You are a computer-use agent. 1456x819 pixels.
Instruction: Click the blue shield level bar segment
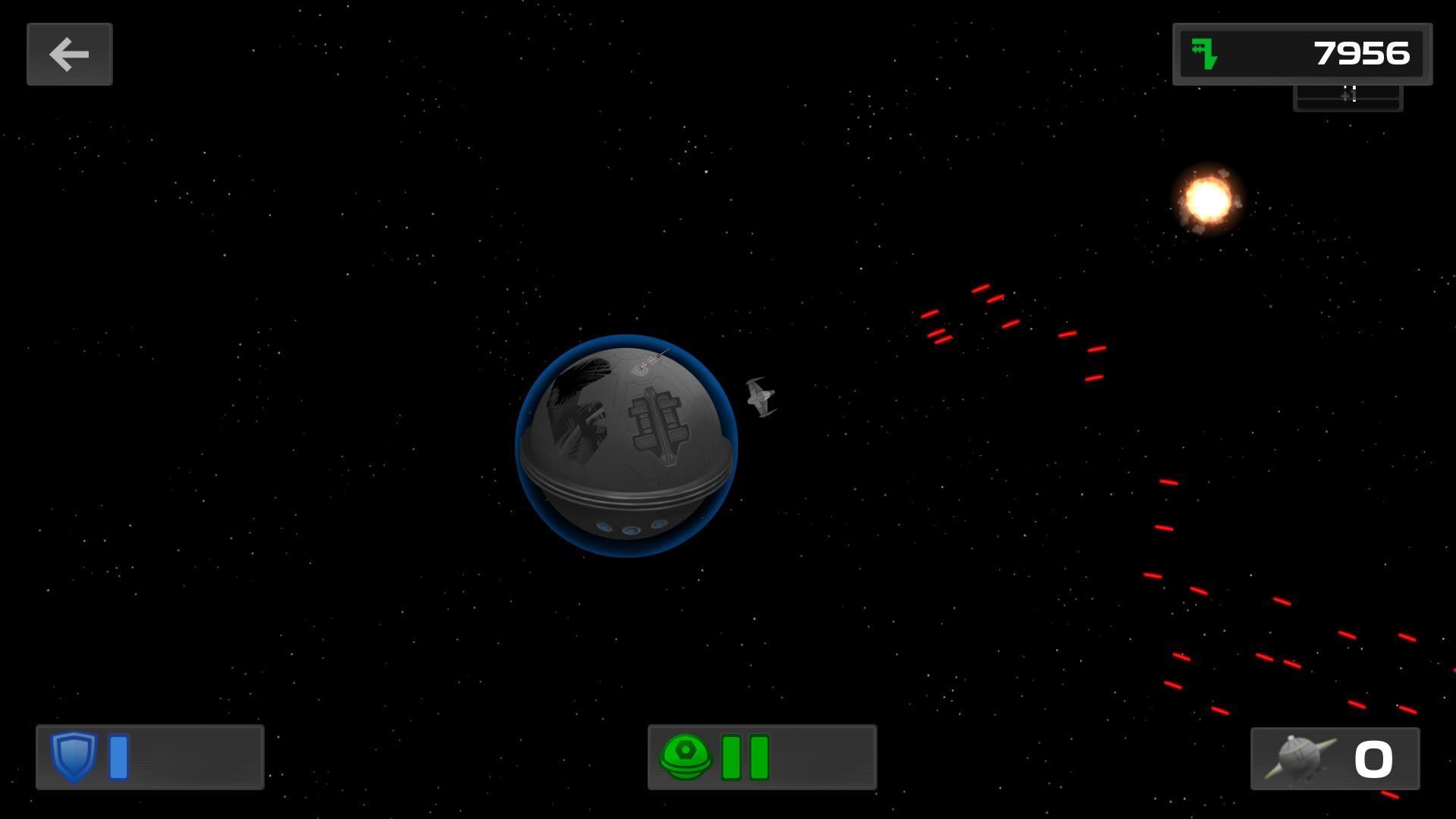(x=118, y=757)
